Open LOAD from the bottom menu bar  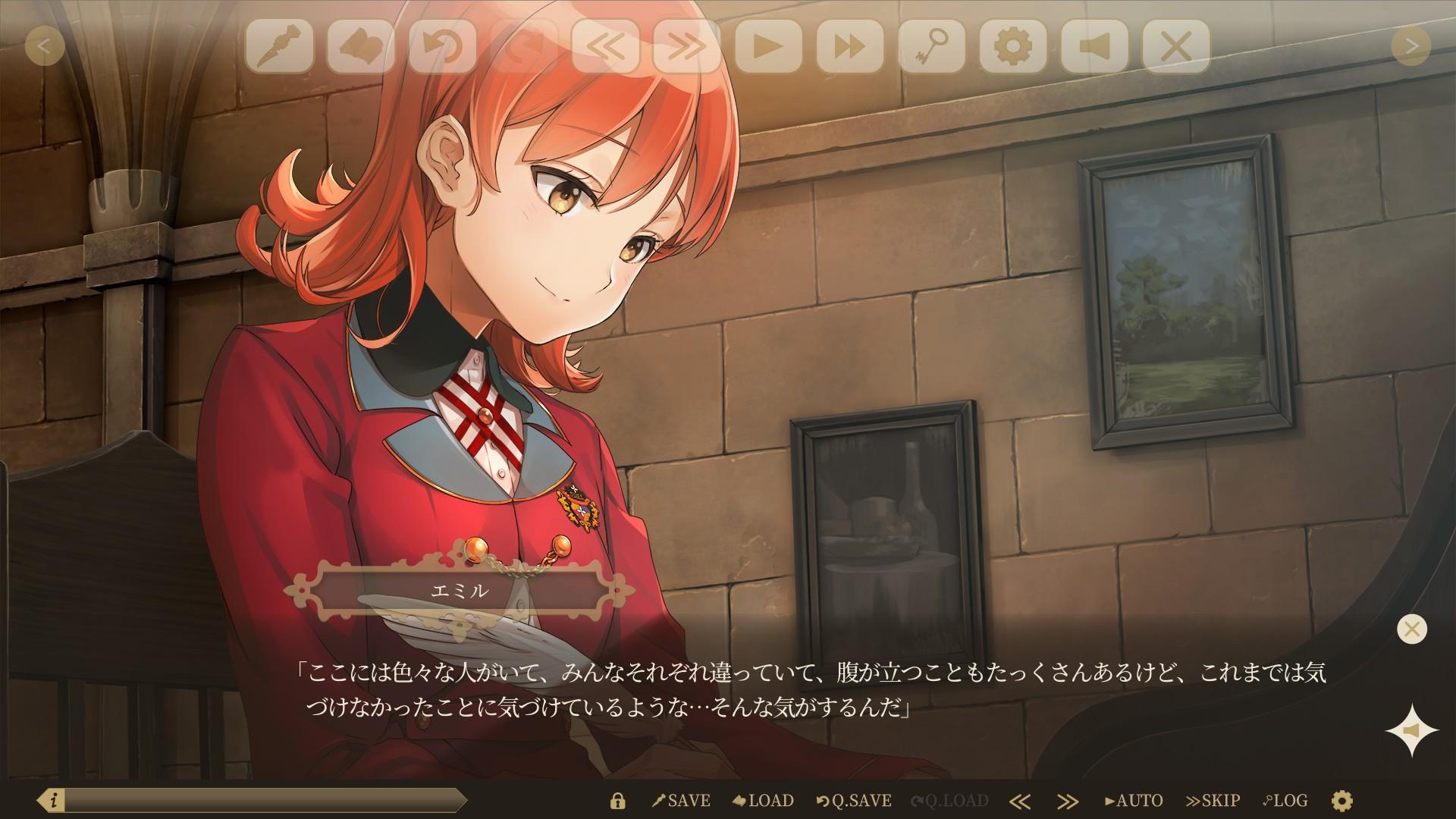pyautogui.click(x=764, y=800)
